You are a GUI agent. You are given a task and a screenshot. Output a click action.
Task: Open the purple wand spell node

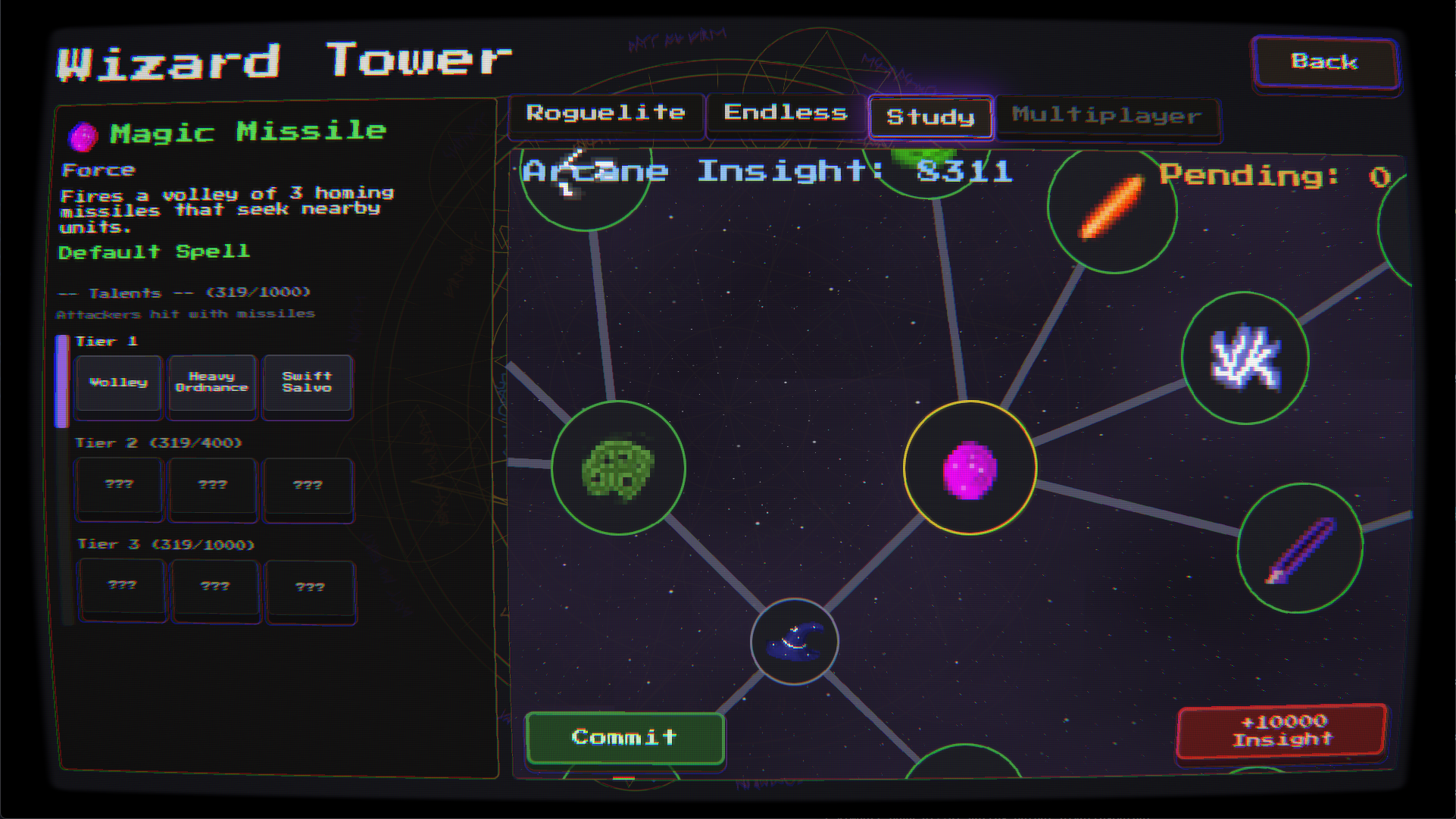coord(1300,549)
